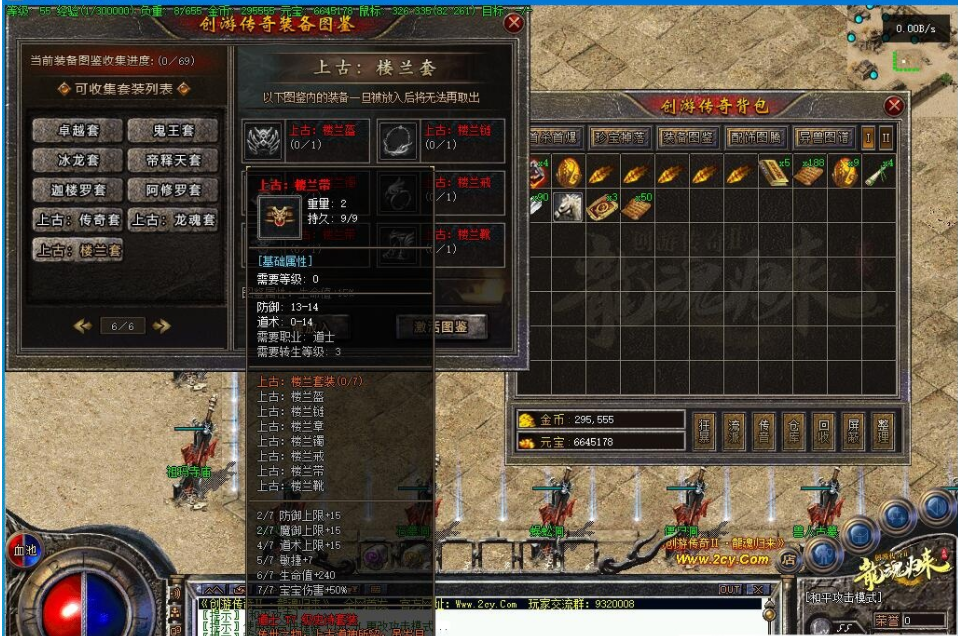This screenshot has width=958, height=636.
Task: Open the 冰龙套 set list
Action: pos(77,160)
